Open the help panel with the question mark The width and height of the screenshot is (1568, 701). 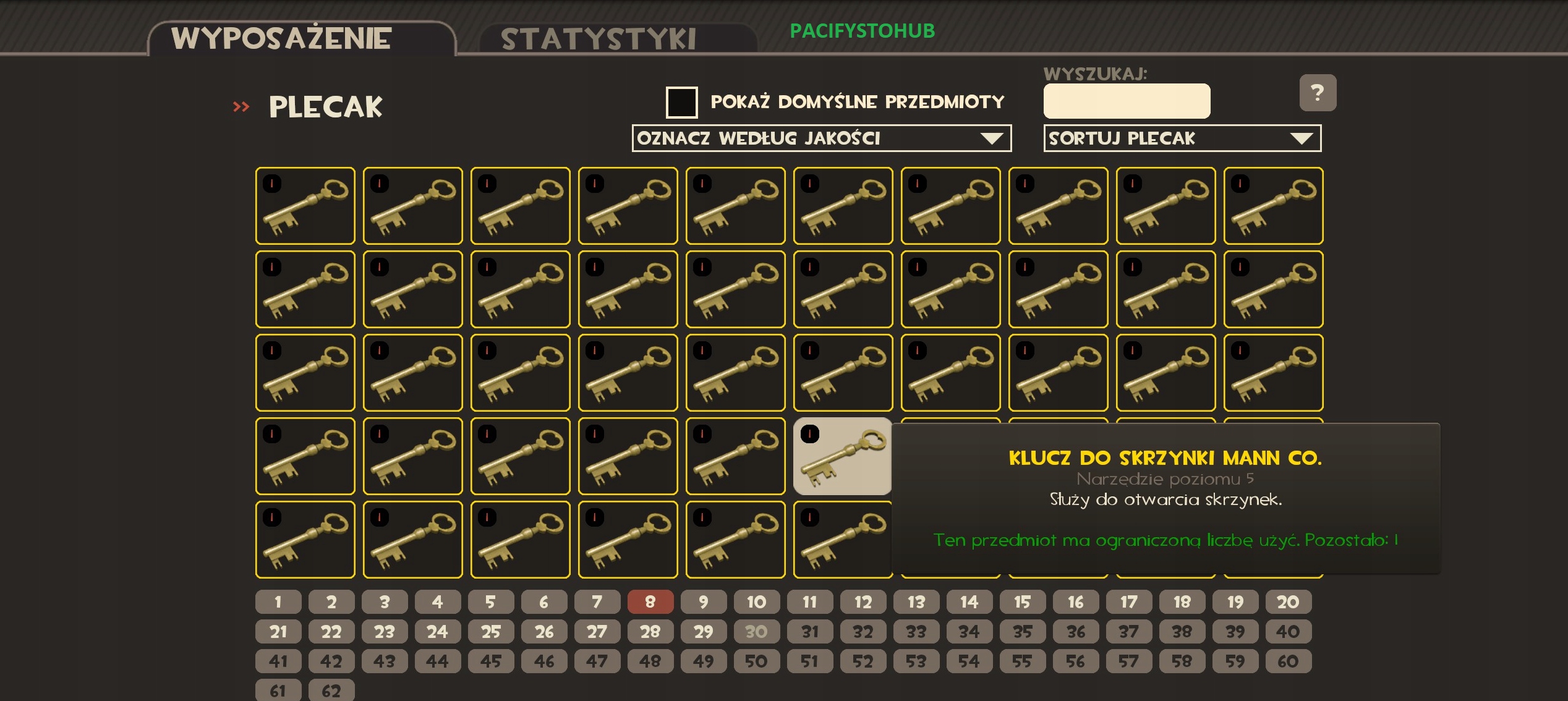[x=1318, y=93]
